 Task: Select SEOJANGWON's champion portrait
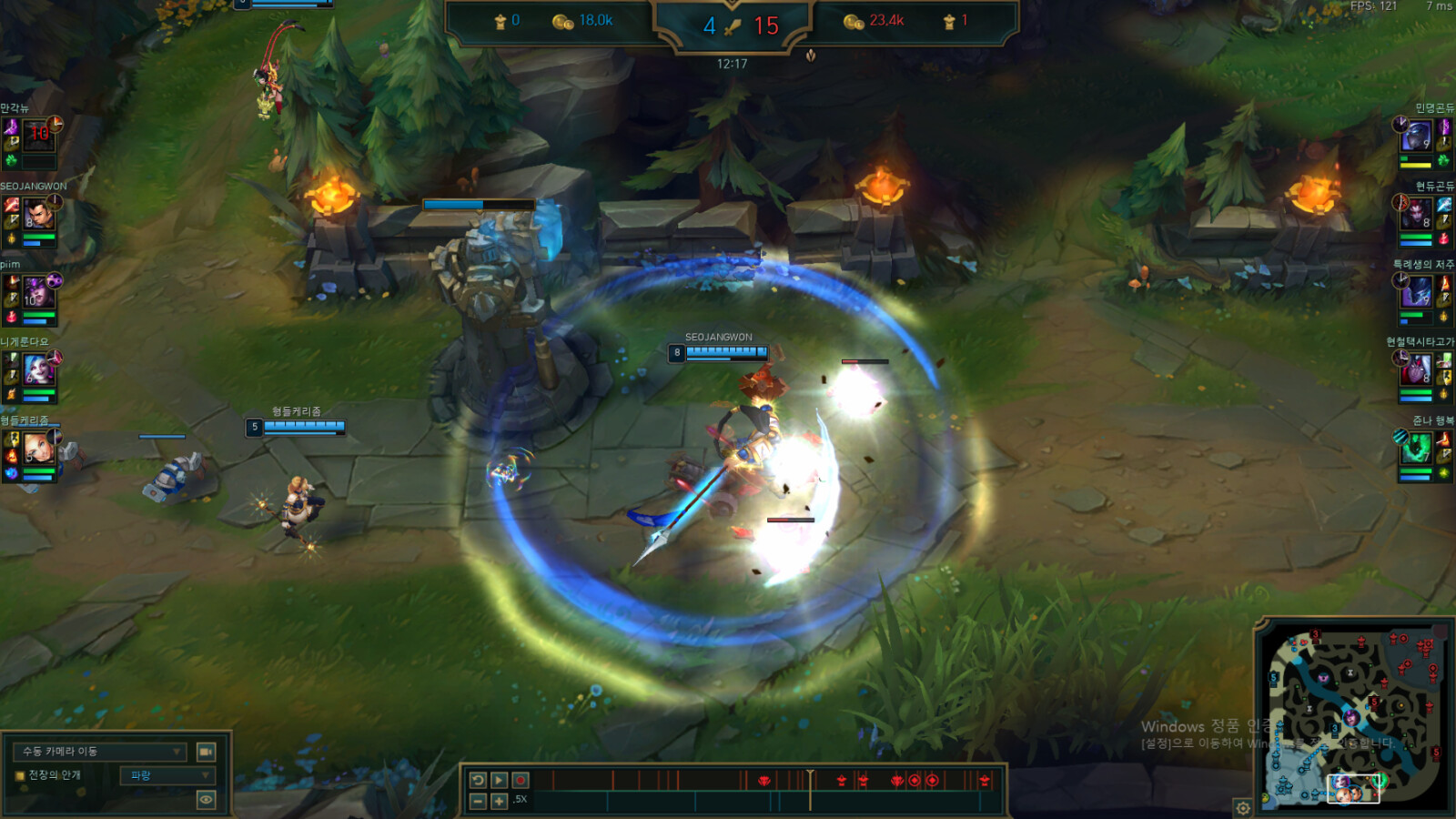point(39,216)
